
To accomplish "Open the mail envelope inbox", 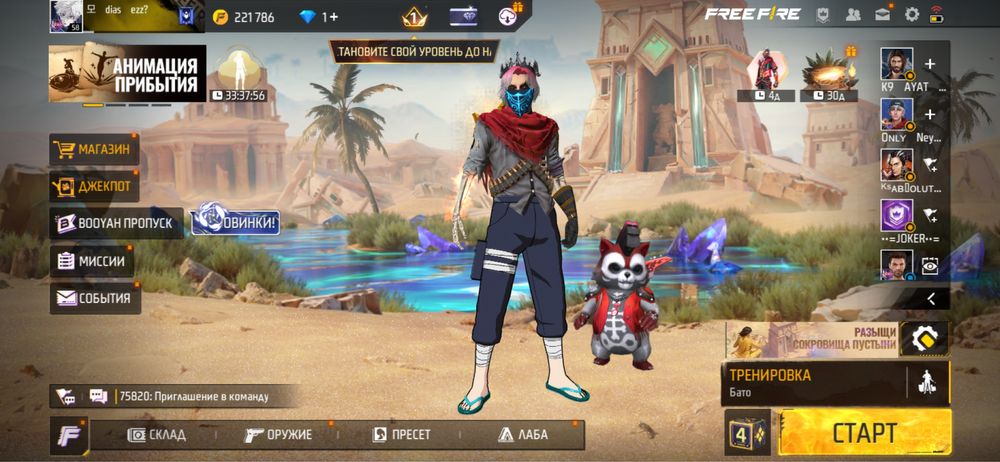I will point(882,14).
